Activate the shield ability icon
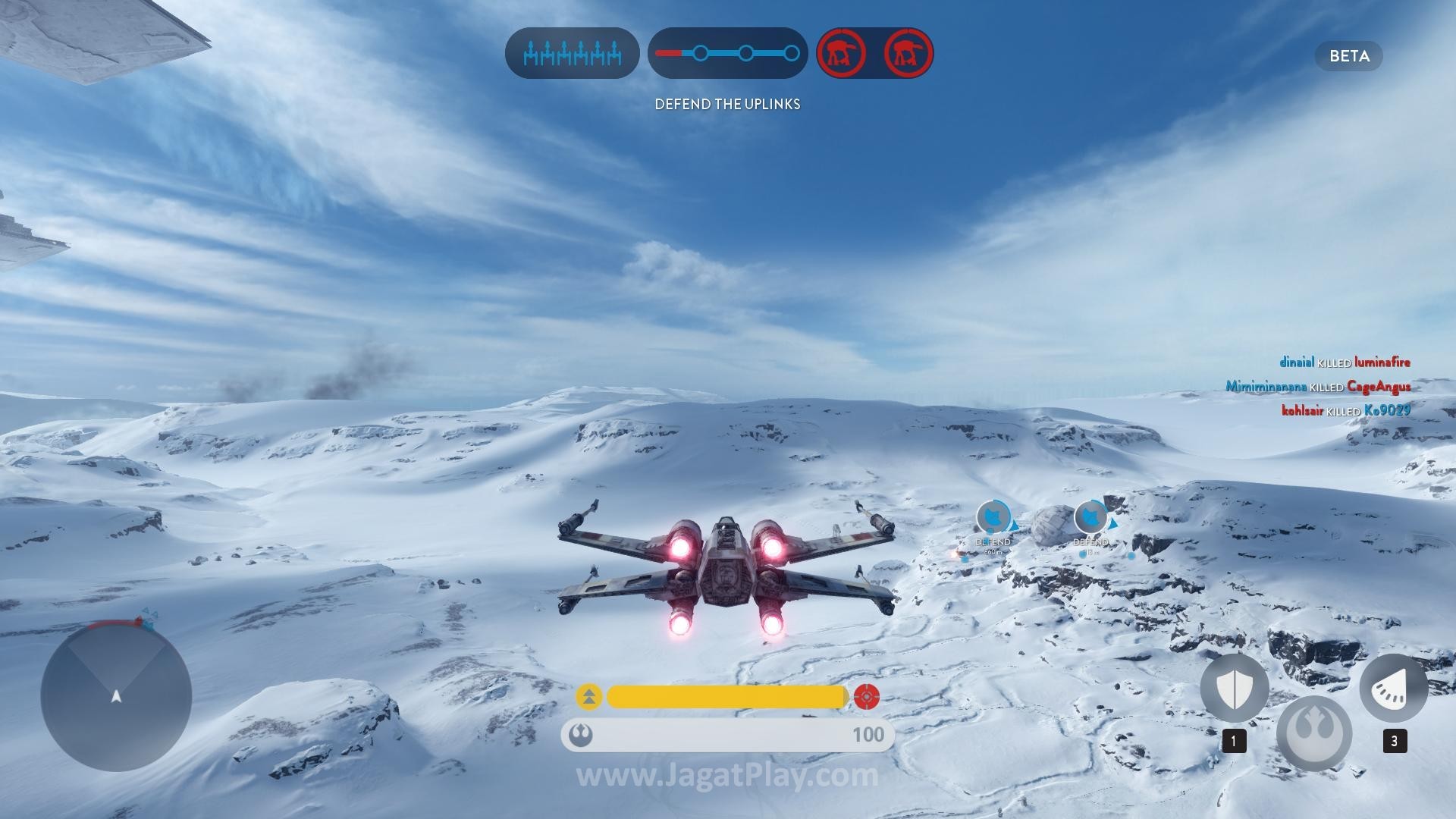Screen dimensions: 1456x819 coord(1234,689)
